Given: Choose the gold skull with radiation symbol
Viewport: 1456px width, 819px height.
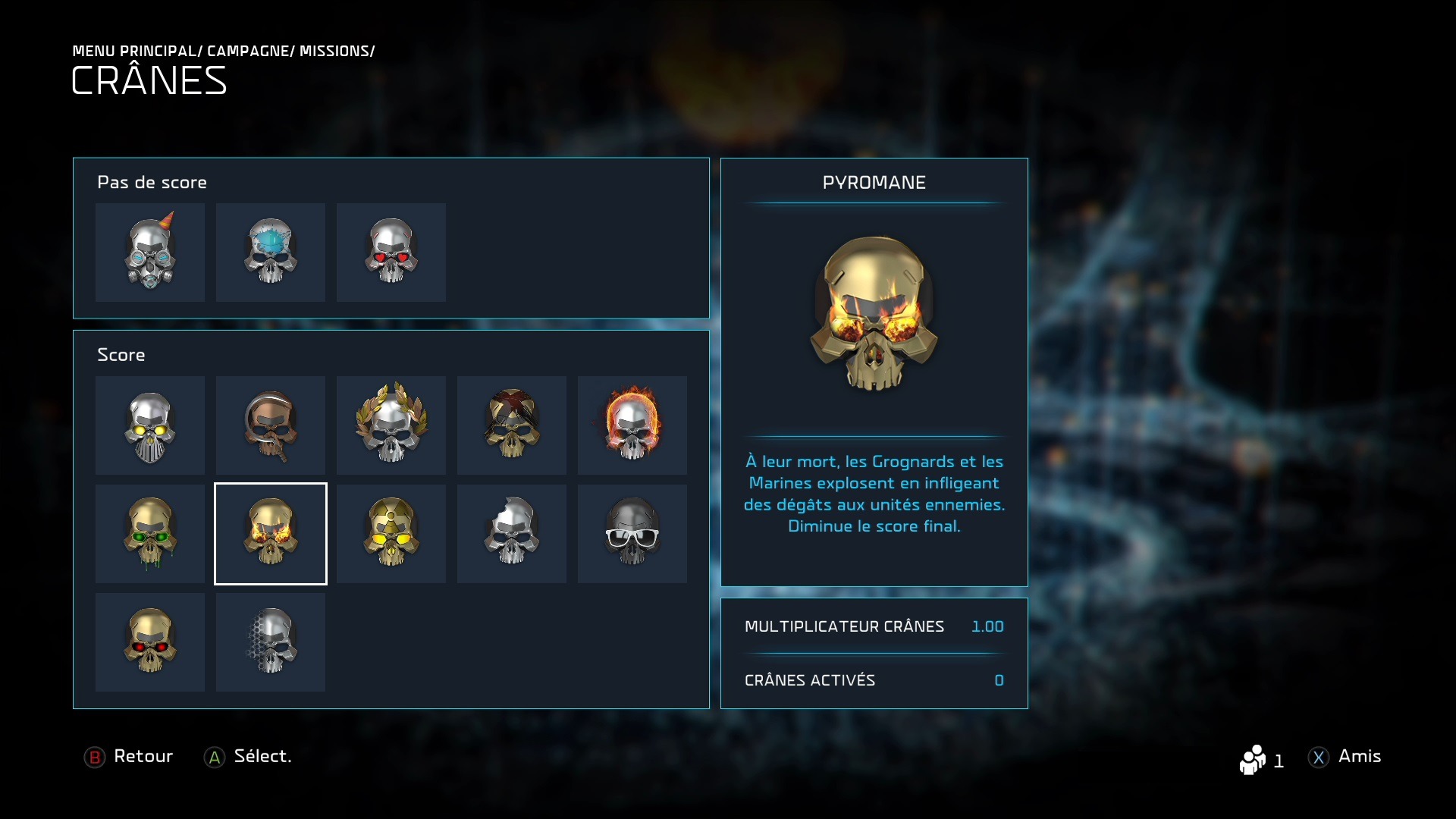Looking at the screenshot, I should click(x=391, y=534).
